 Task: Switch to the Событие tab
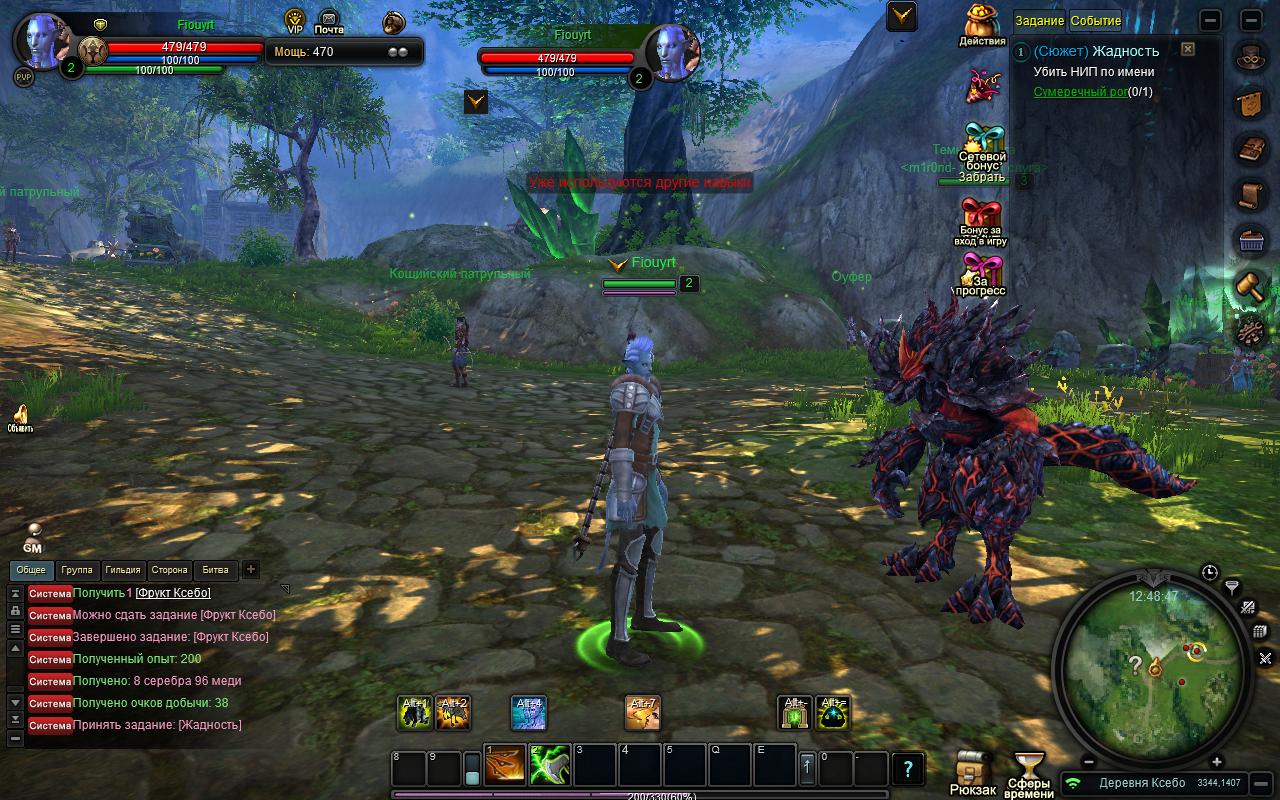1095,20
